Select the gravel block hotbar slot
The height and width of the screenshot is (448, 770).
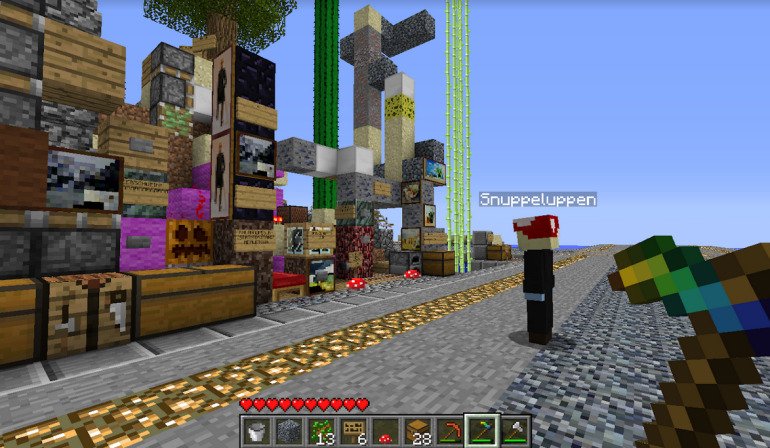click(x=288, y=431)
